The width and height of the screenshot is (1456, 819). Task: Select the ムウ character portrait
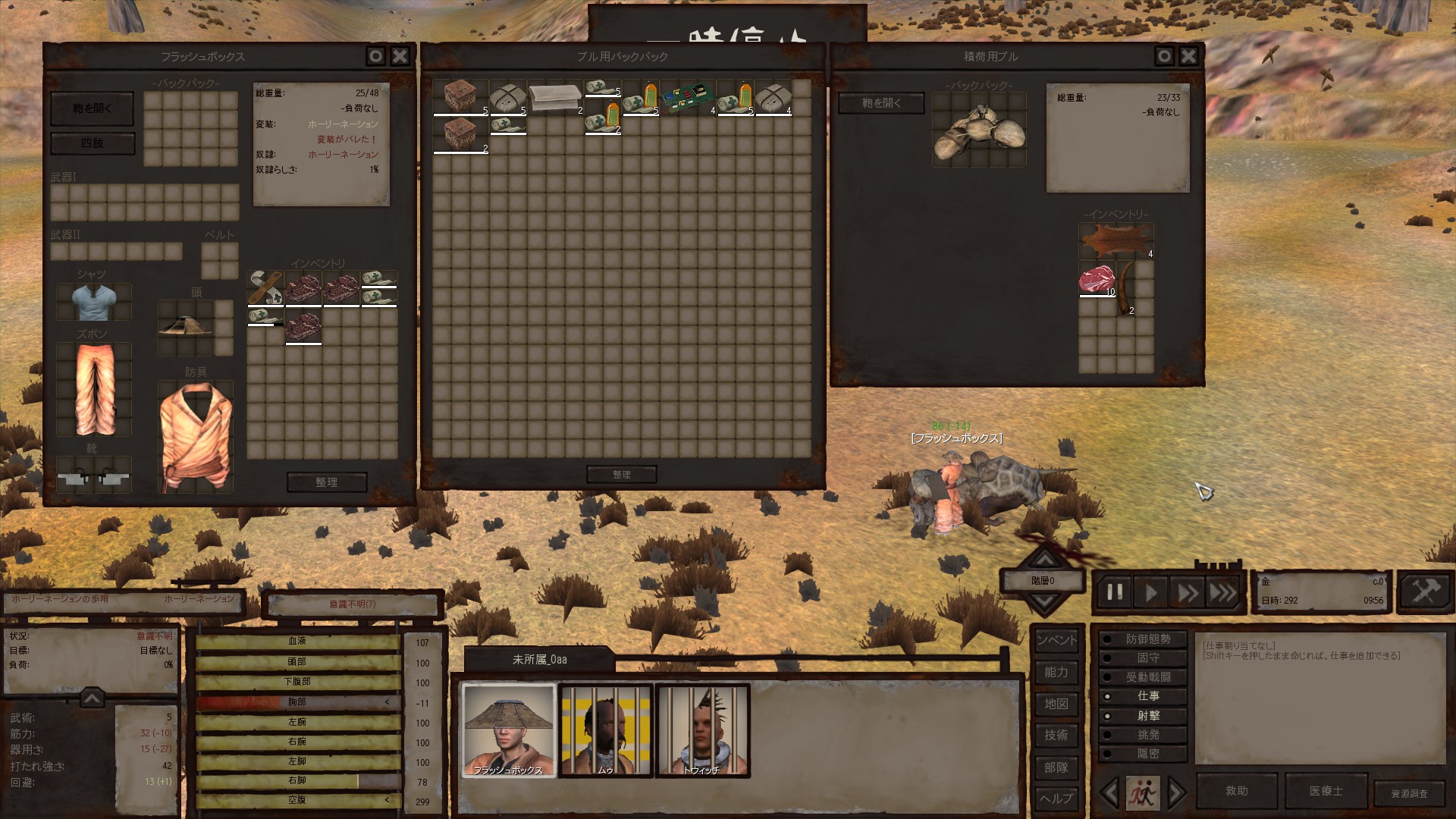click(605, 730)
